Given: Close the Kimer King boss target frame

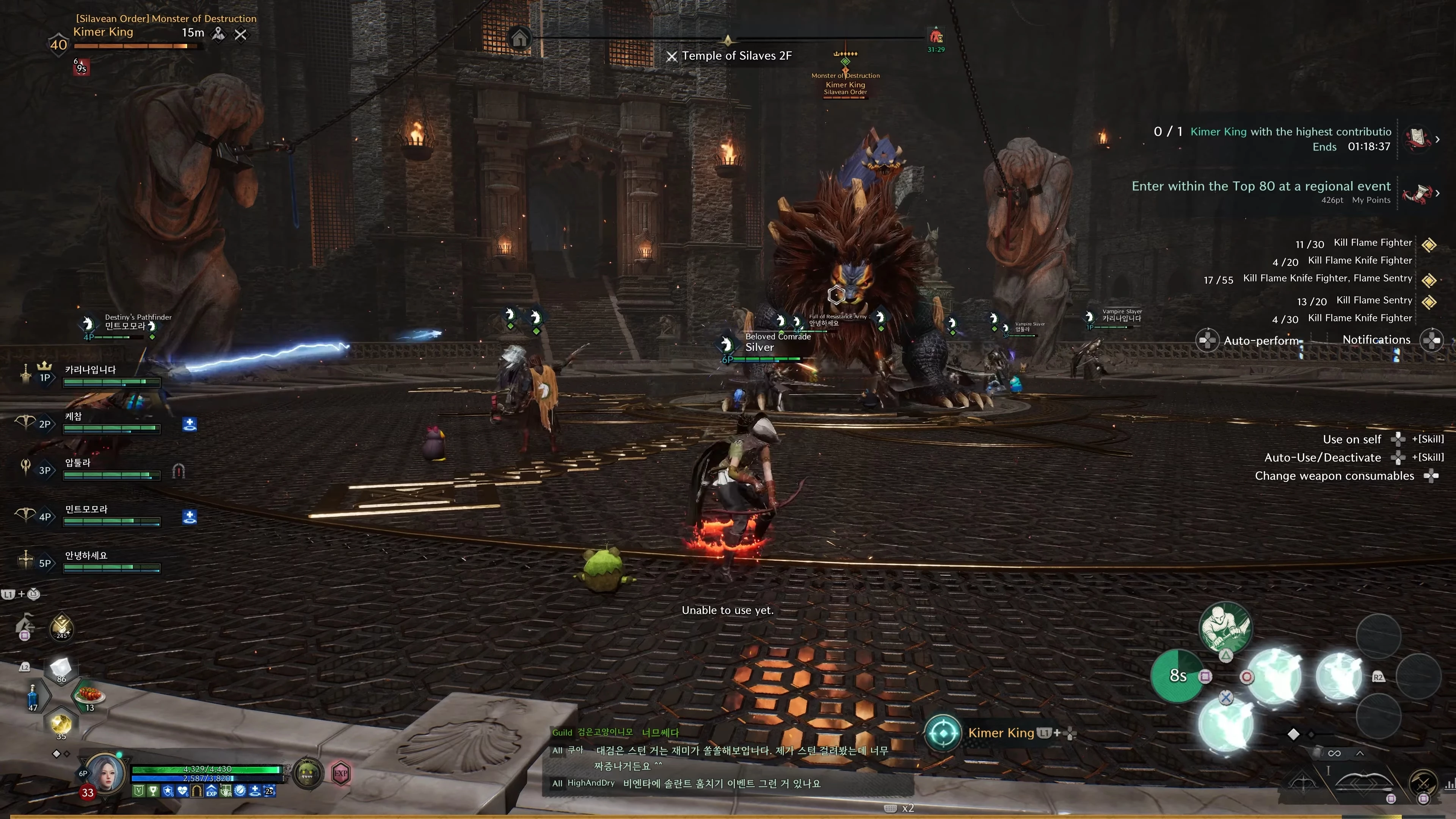Looking at the screenshot, I should (241, 35).
